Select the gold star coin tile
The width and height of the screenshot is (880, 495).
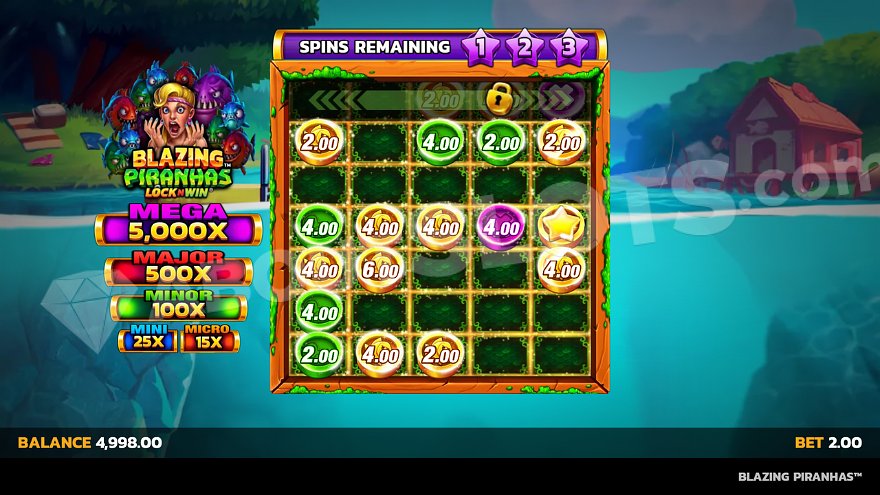pos(561,226)
